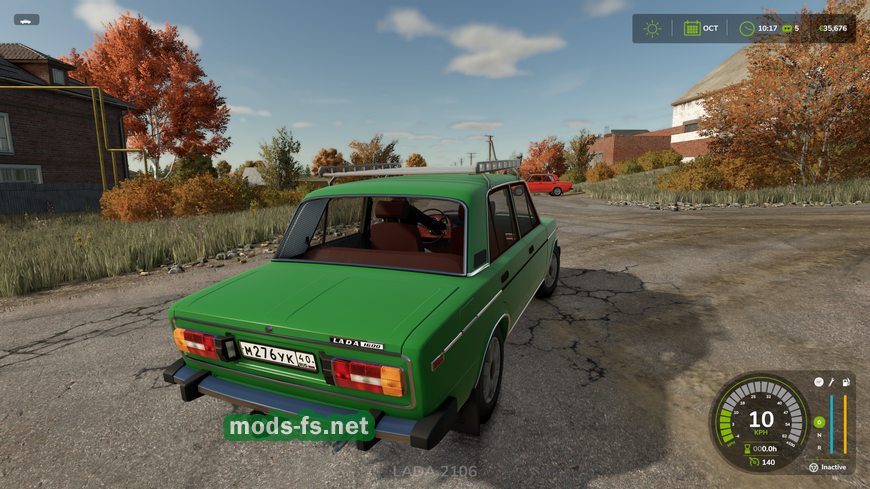870x489 pixels.
Task: Click the sun weather icon
Action: (x=652, y=28)
